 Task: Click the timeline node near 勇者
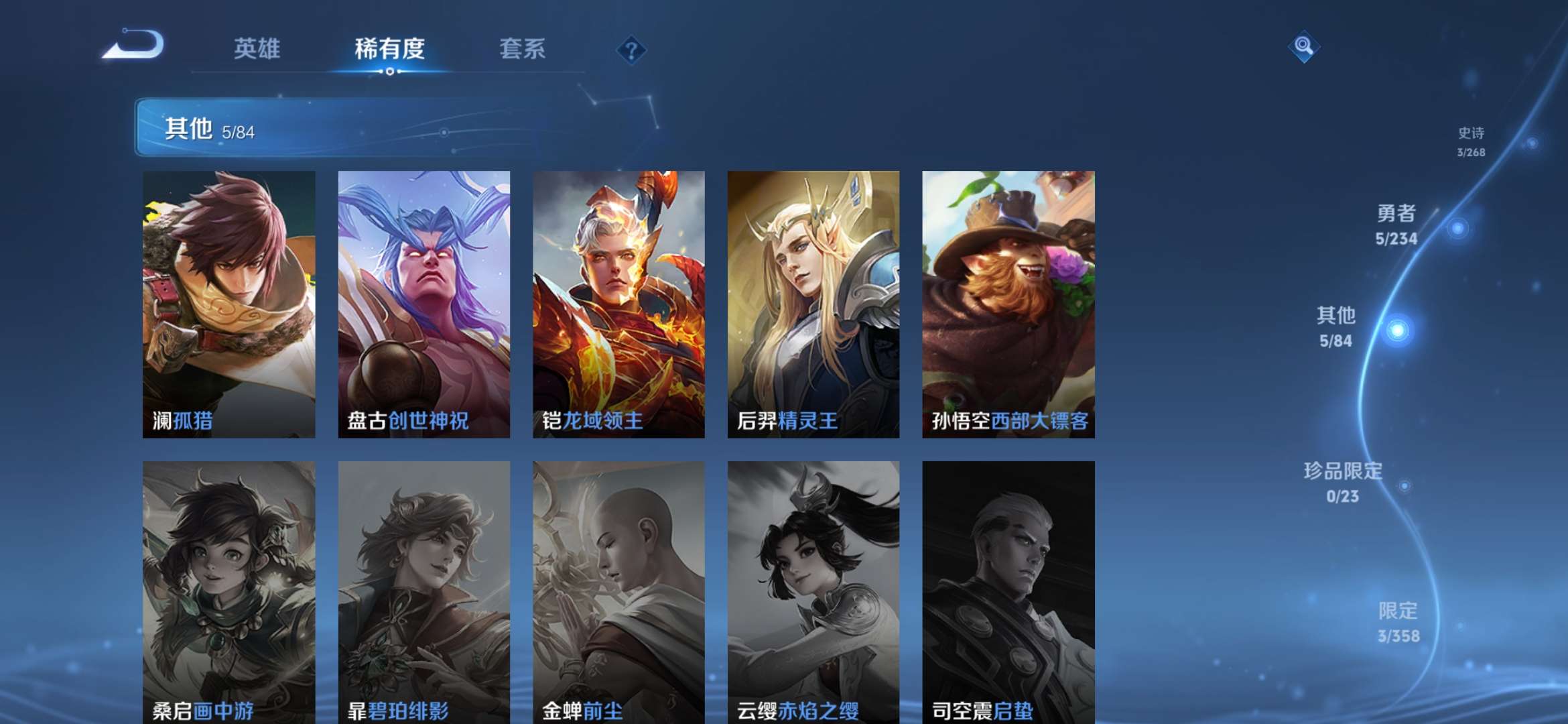coord(1458,228)
